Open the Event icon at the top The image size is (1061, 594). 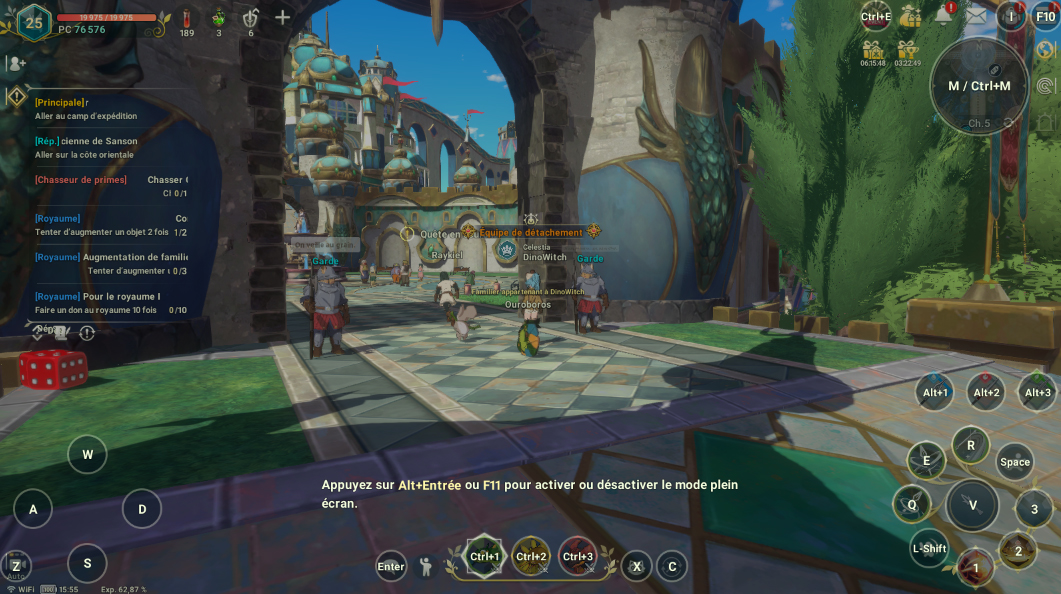click(875, 16)
